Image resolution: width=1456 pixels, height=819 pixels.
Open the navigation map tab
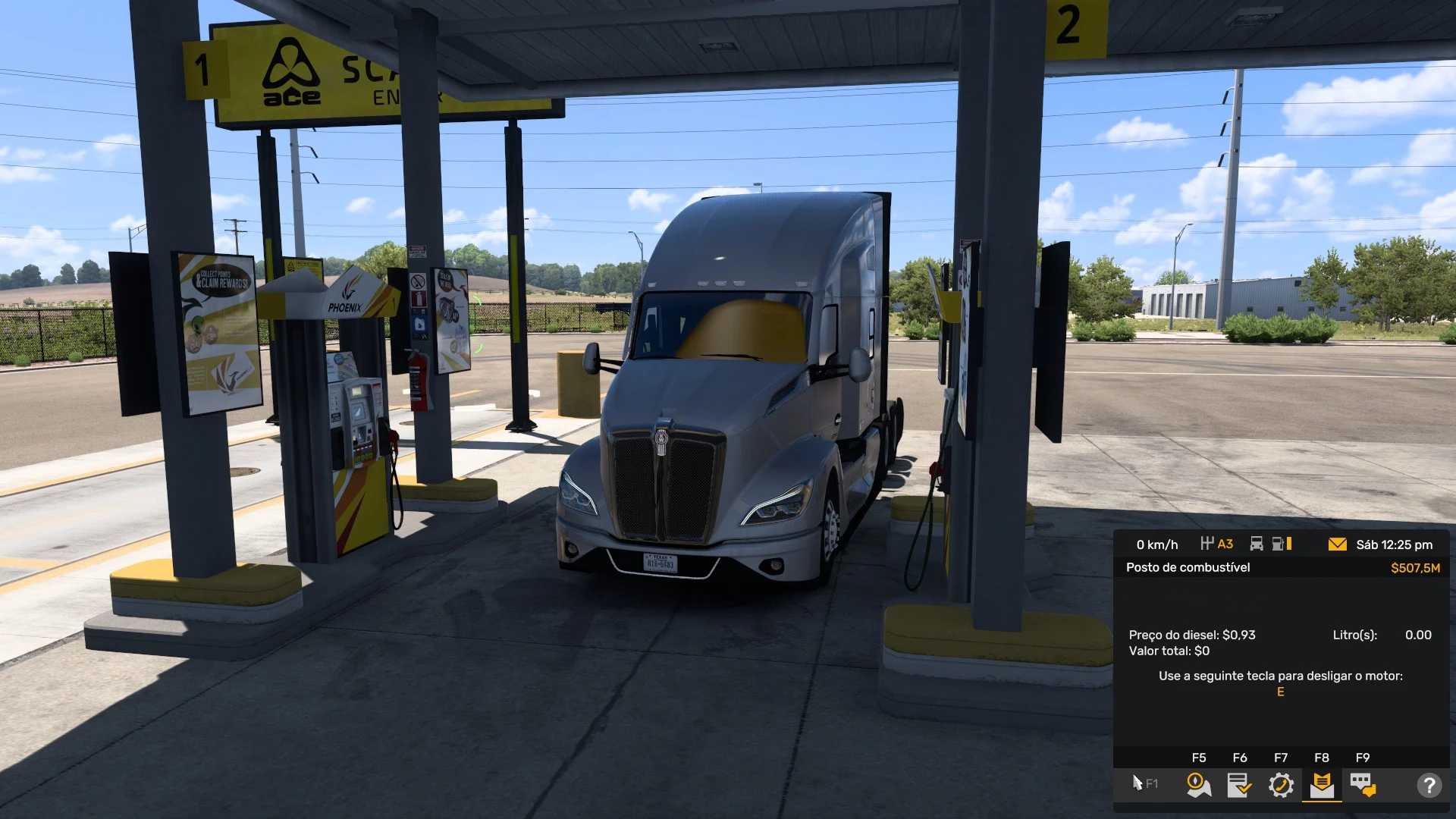click(1199, 785)
